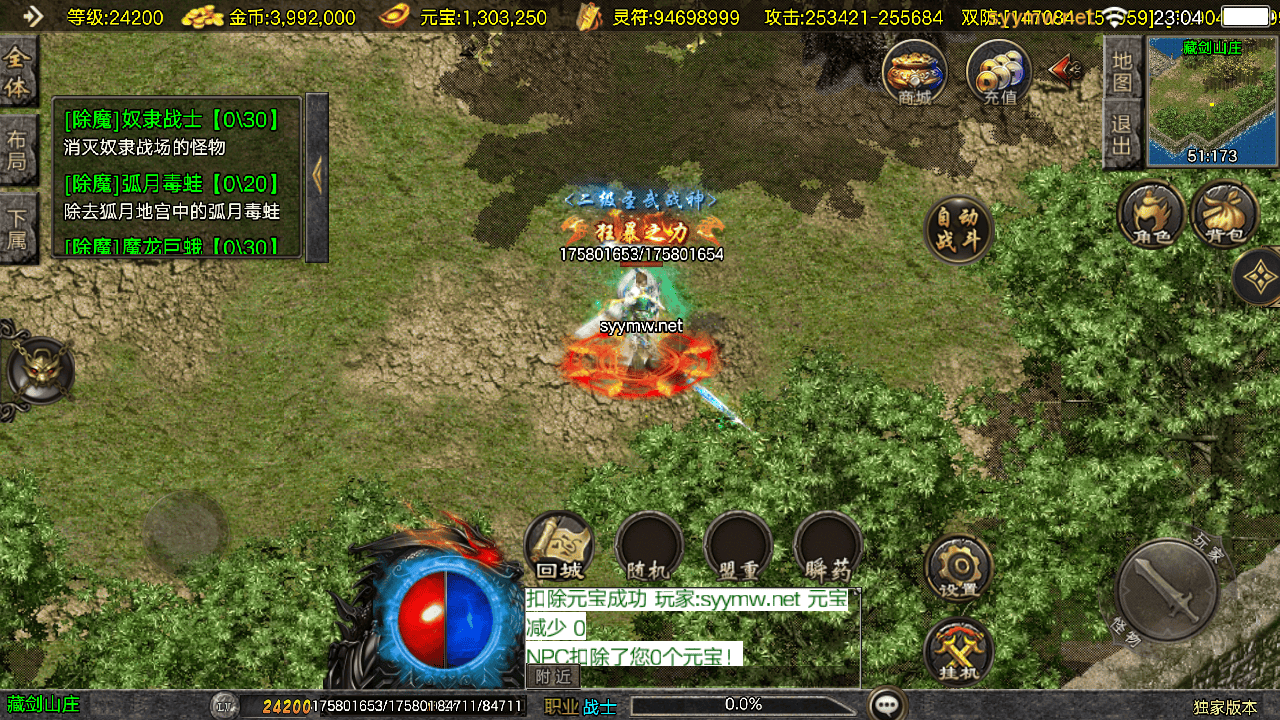The image size is (1280, 720).
Task: Toggle 自动战斗 auto battle
Action: click(959, 229)
